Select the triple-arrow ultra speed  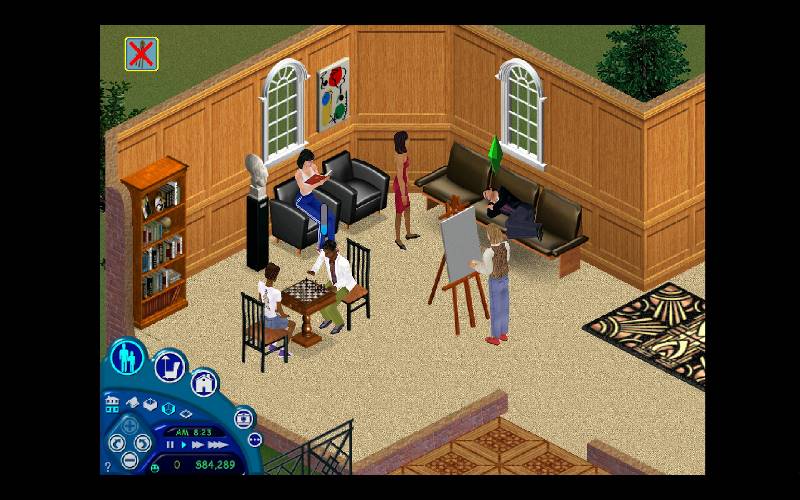(216, 444)
